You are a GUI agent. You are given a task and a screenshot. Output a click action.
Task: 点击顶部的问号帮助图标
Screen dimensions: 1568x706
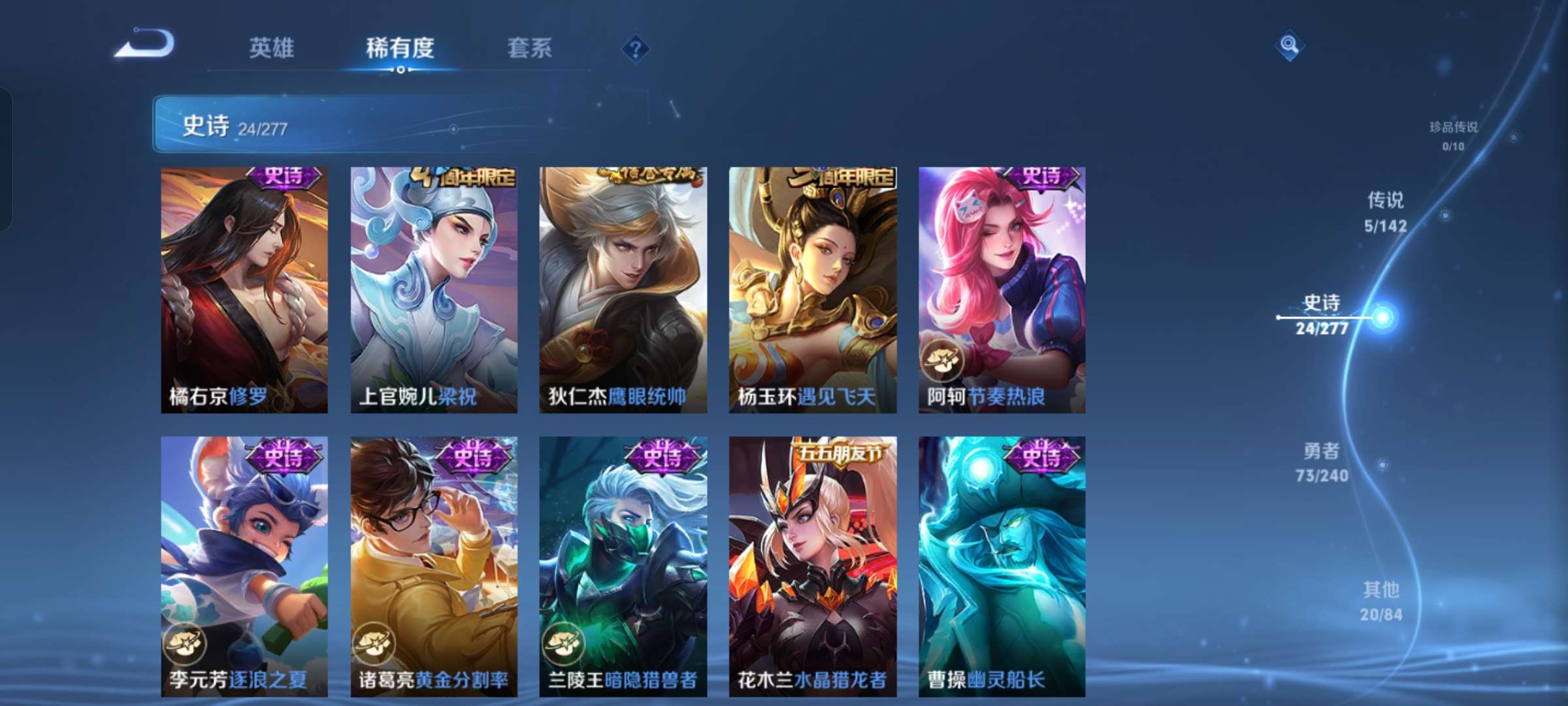[x=637, y=49]
